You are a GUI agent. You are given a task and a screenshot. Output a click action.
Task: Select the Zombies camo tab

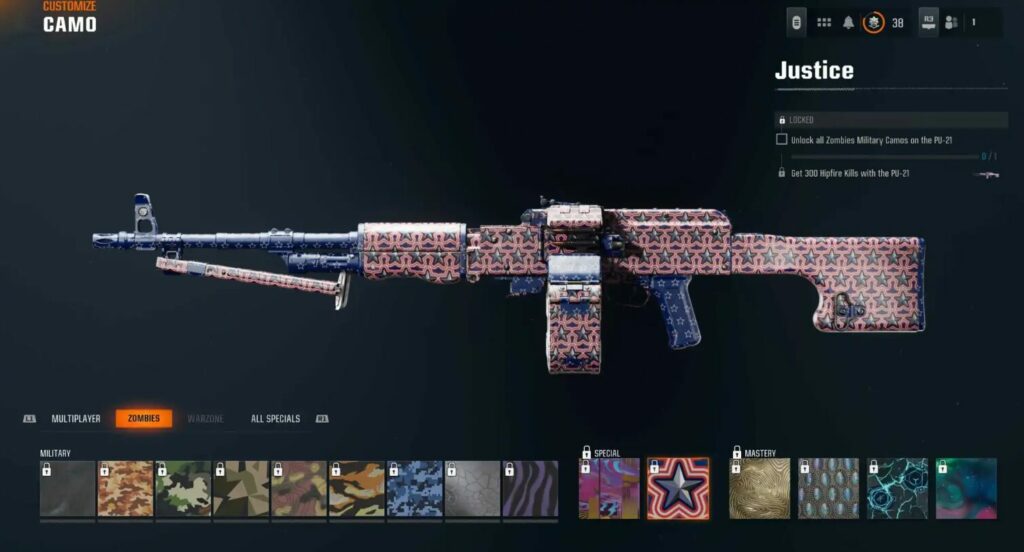tap(144, 419)
